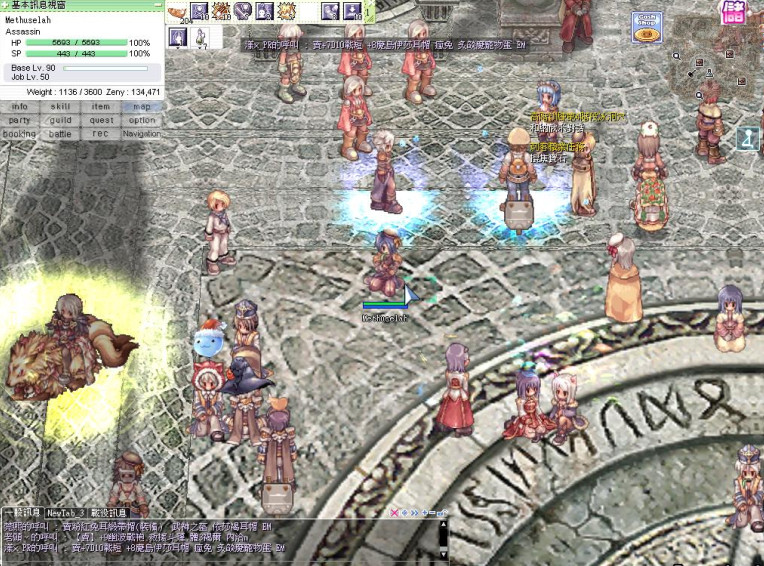The image size is (764, 566).
Task: Close the chat window with the X
Action: (395, 513)
